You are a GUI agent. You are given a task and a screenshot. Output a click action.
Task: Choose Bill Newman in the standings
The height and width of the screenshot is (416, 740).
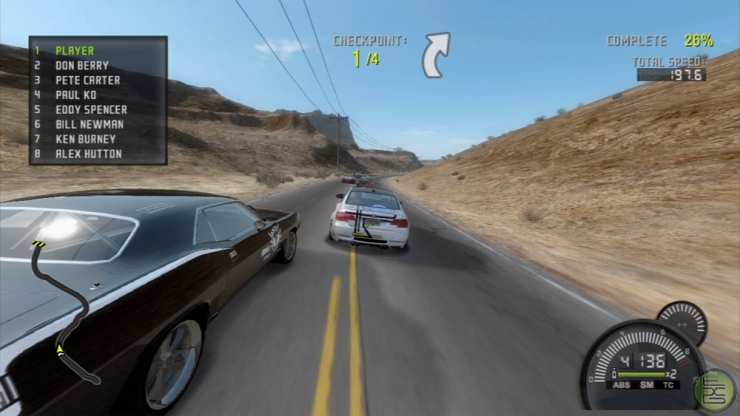point(89,124)
